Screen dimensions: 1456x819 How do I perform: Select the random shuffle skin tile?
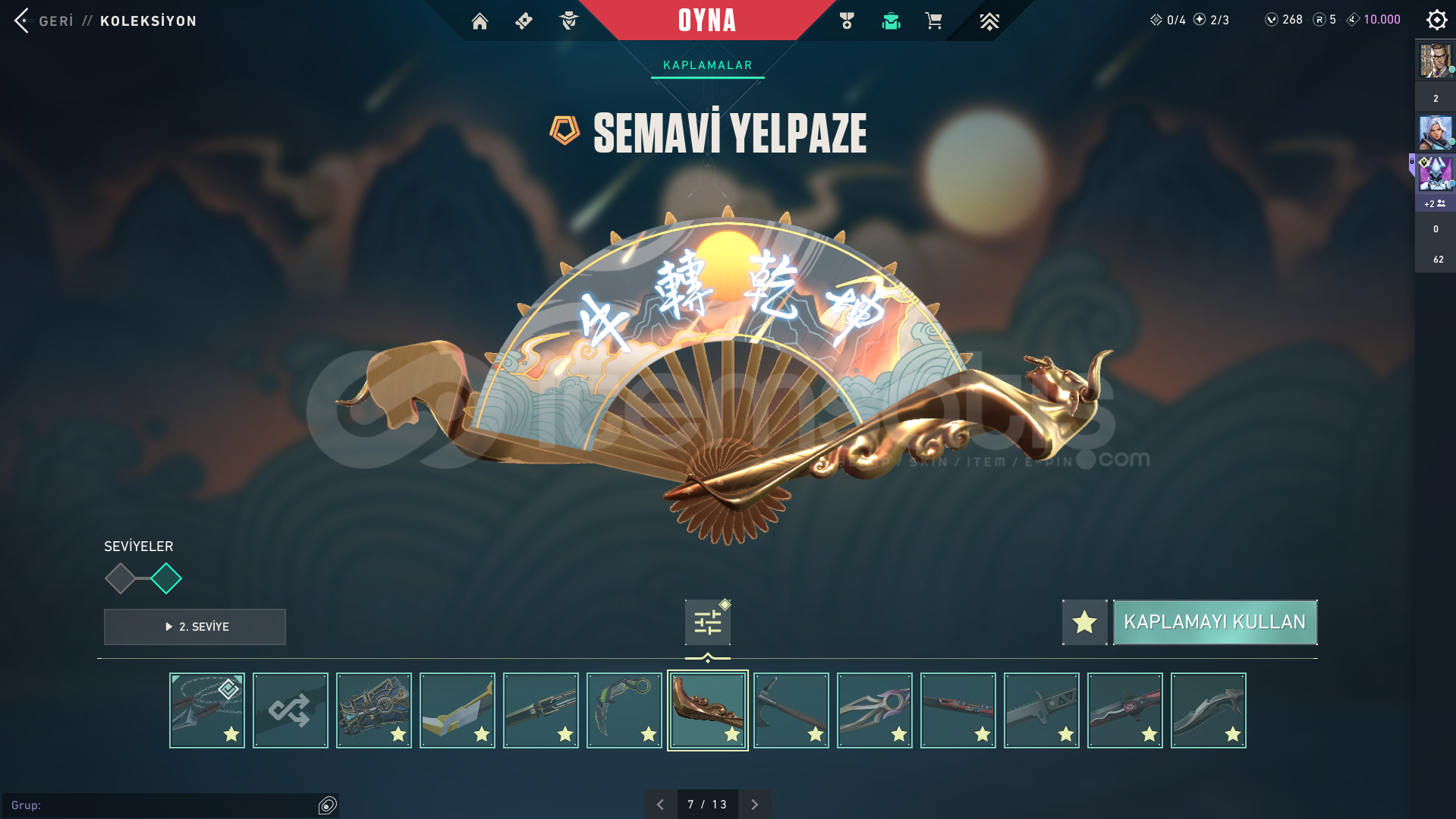tap(291, 710)
